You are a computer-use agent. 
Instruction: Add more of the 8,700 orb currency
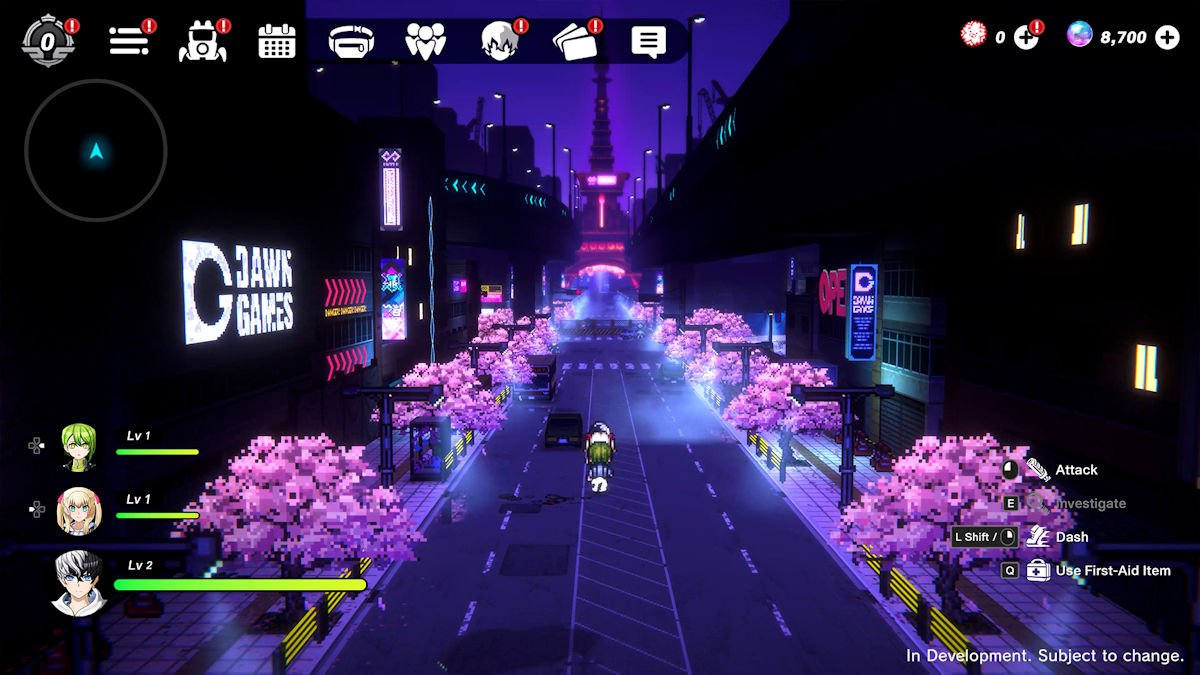(x=1167, y=38)
